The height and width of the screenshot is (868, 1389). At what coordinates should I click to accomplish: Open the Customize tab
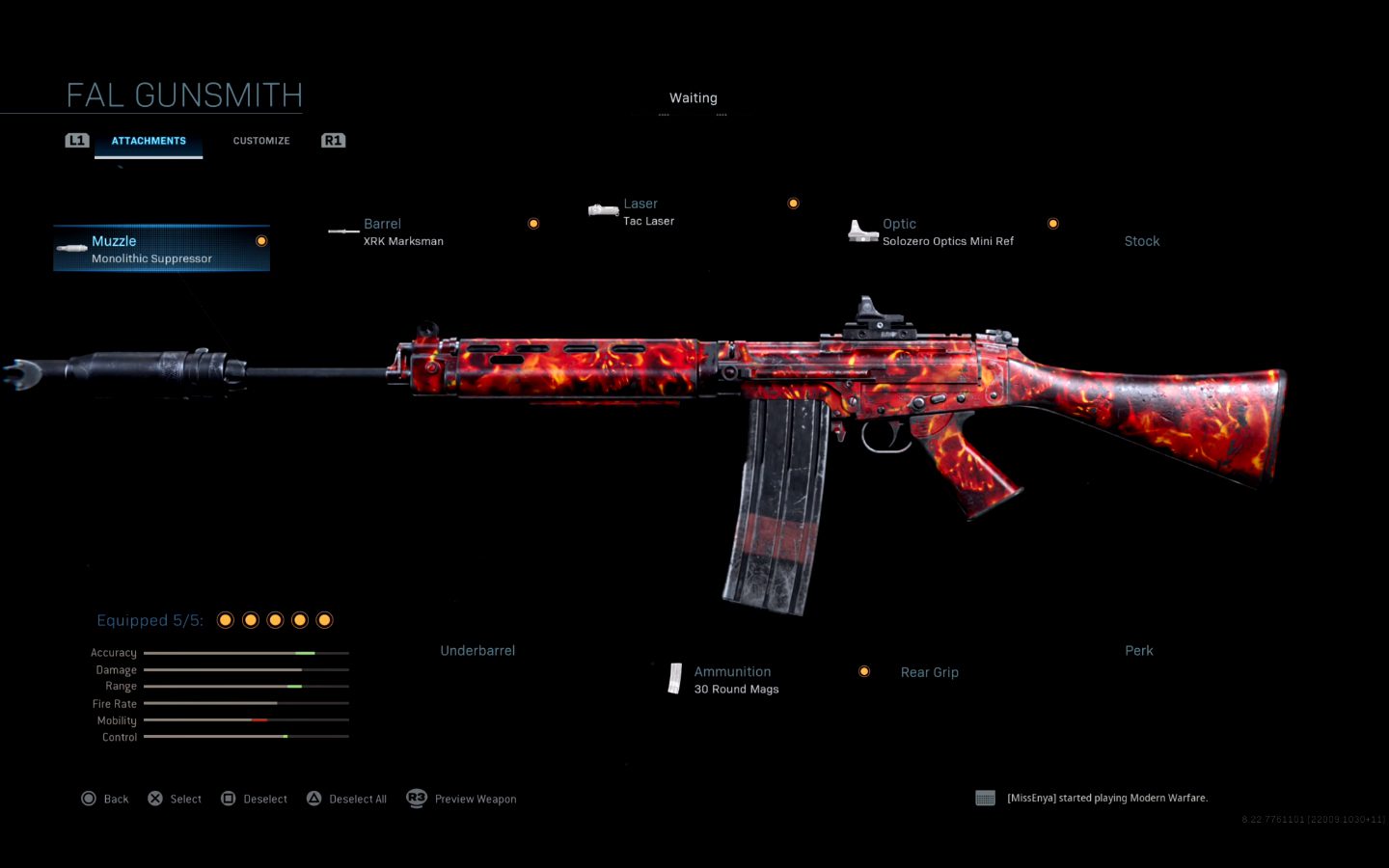[261, 141]
